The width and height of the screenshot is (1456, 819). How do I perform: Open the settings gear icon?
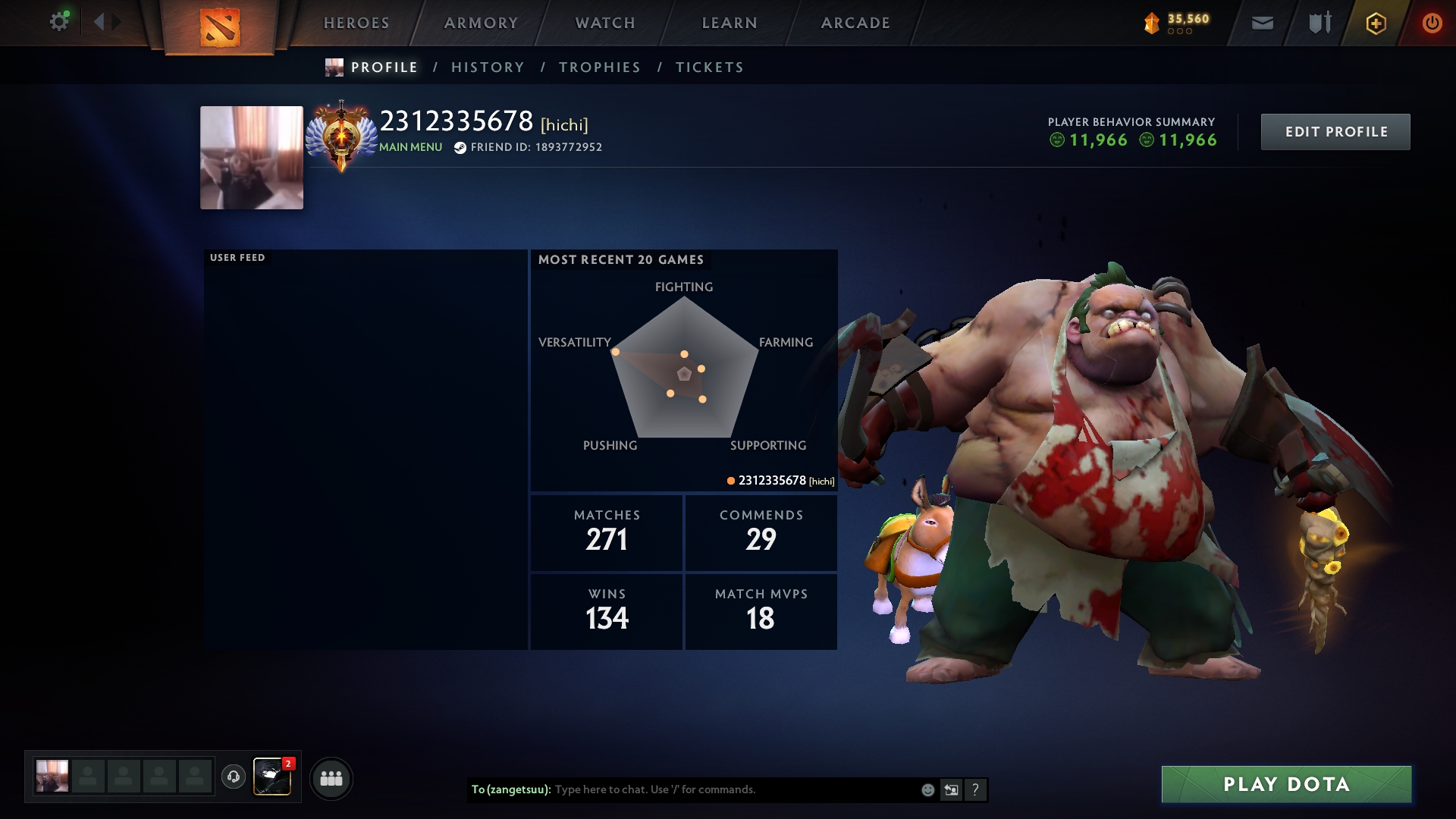pyautogui.click(x=58, y=22)
